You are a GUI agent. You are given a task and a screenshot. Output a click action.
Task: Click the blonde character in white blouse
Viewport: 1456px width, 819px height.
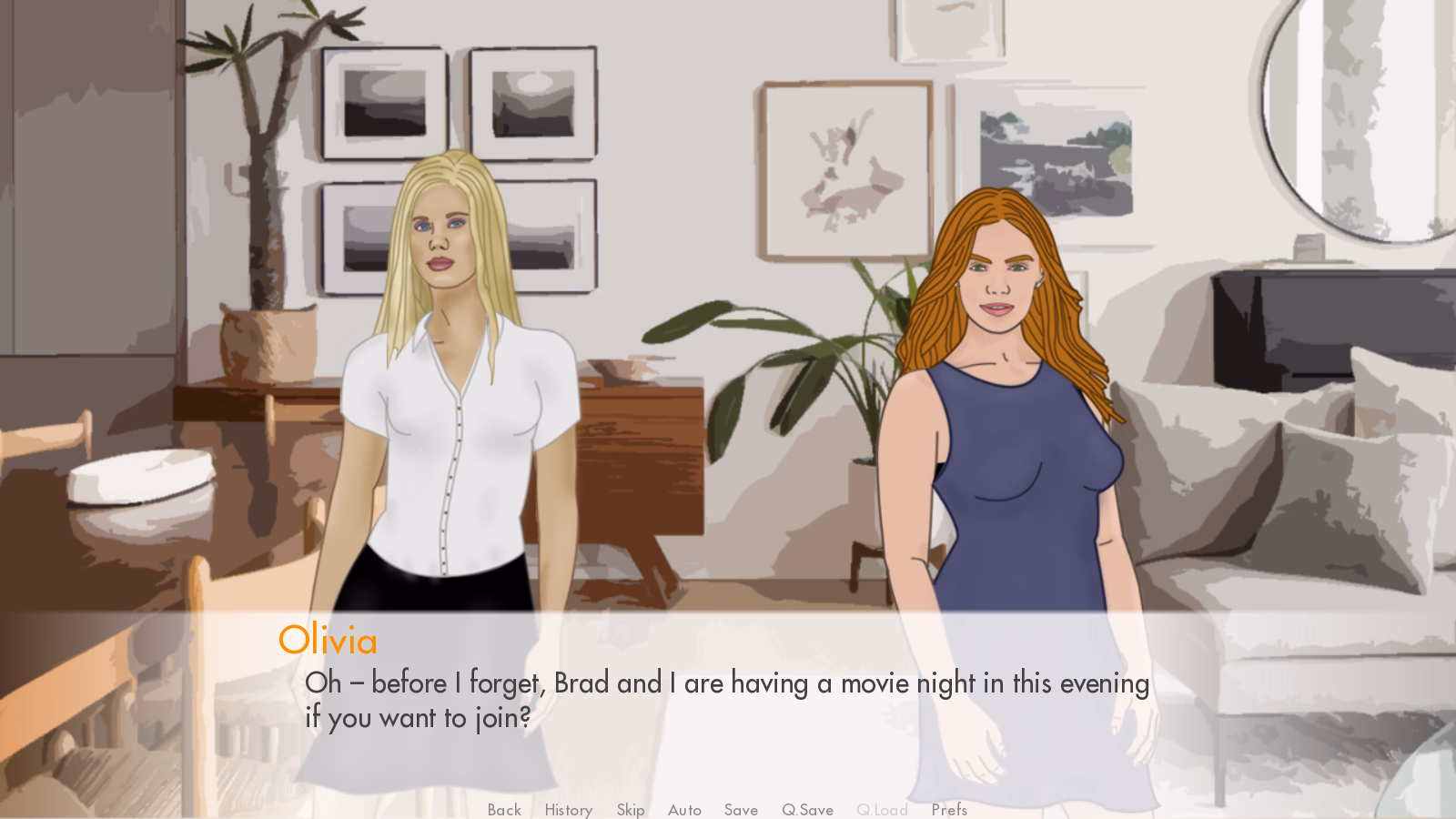[446, 409]
